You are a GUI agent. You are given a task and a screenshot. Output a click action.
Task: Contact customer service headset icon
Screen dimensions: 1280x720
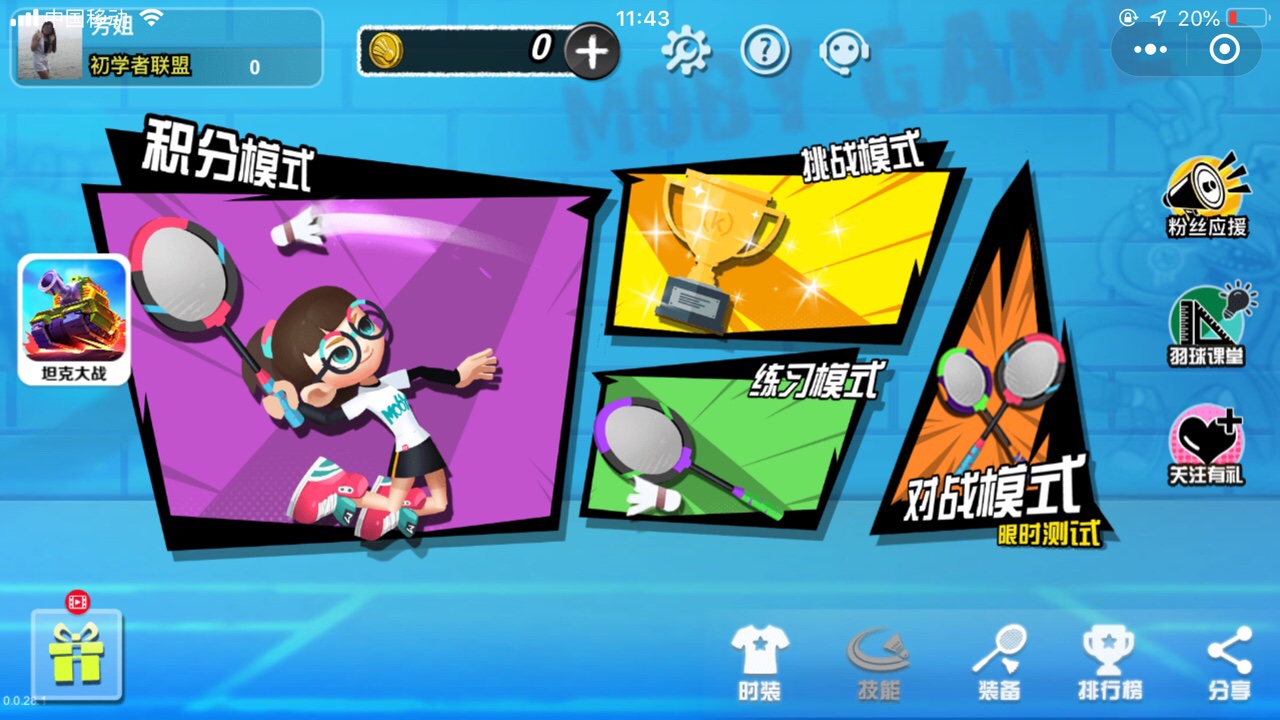coord(843,50)
